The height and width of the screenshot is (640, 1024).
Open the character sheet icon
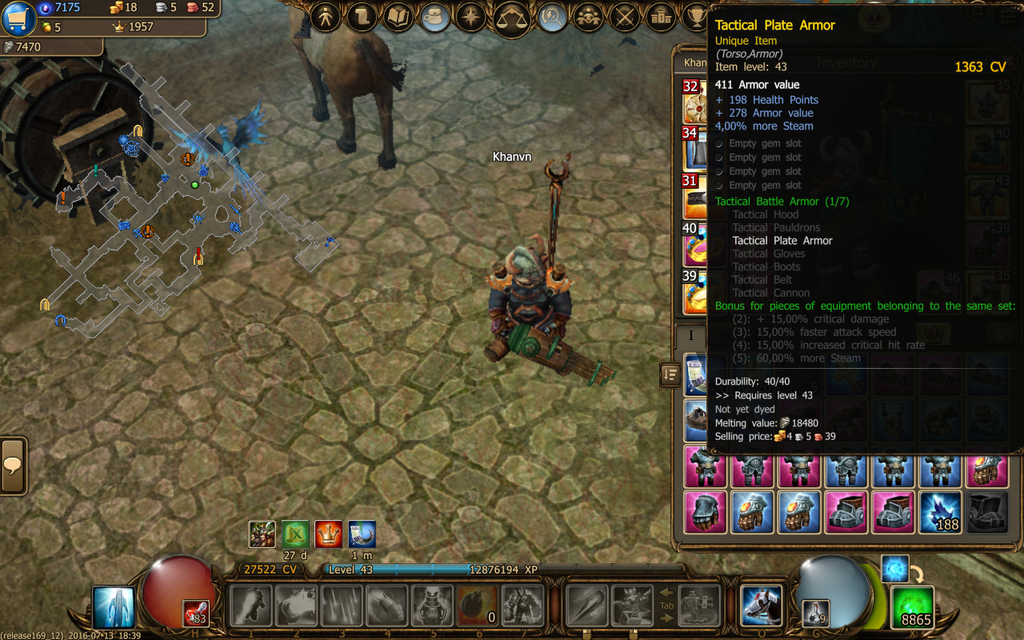[326, 17]
